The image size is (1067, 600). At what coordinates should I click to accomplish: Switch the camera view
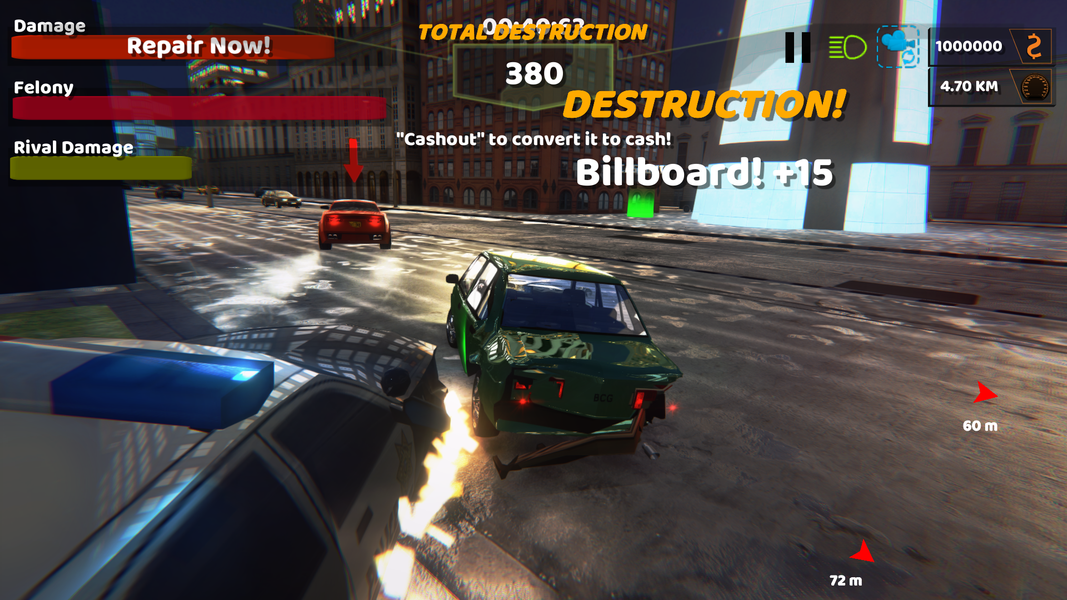897,47
